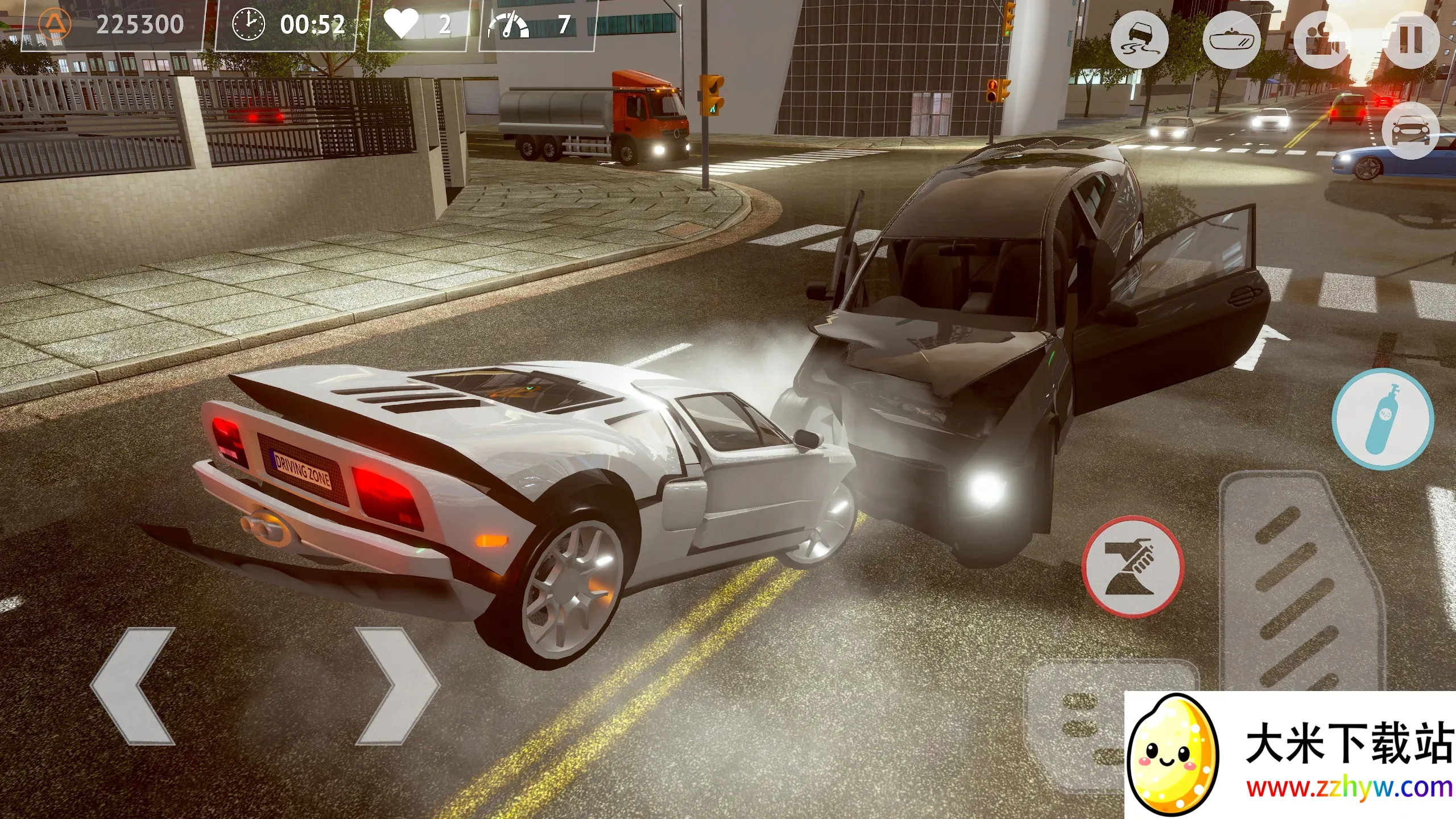This screenshot has height=819, width=1456.
Task: Pause the game
Action: (x=1410, y=39)
